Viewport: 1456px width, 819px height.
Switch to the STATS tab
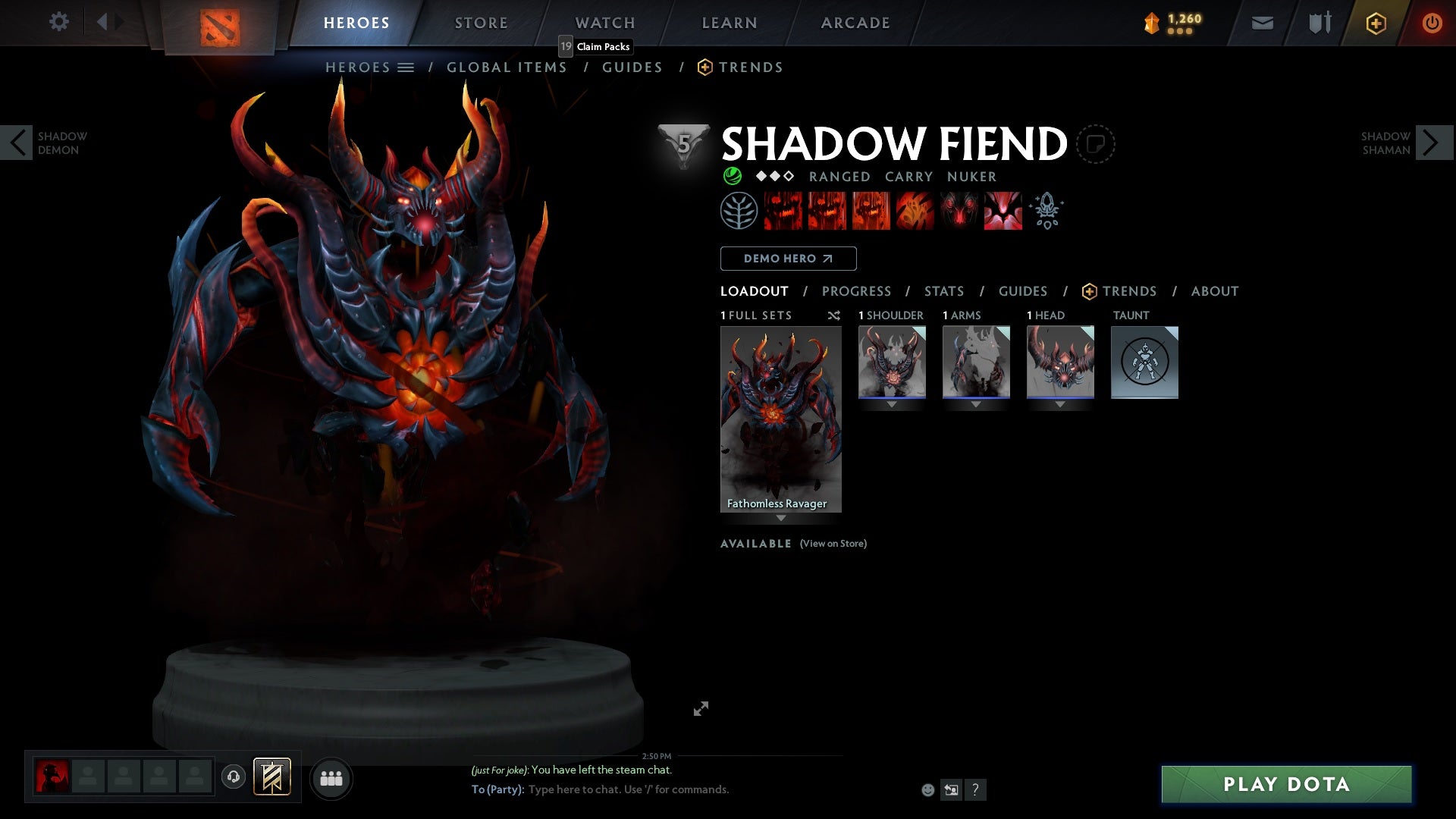pyautogui.click(x=943, y=291)
